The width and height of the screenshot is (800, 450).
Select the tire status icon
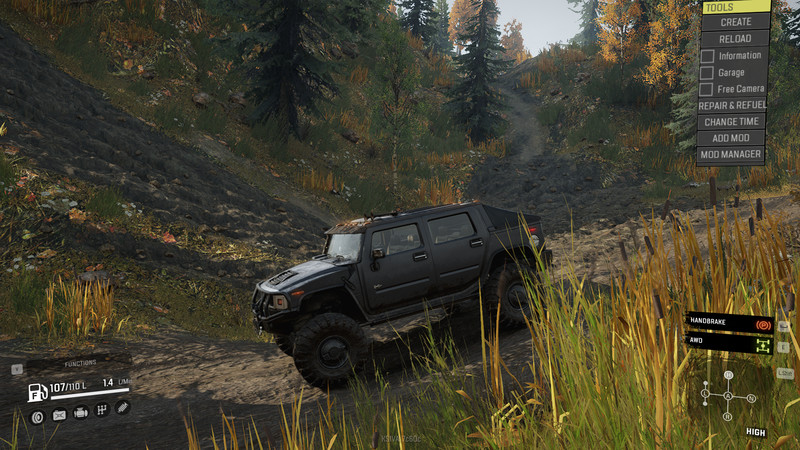pos(37,417)
